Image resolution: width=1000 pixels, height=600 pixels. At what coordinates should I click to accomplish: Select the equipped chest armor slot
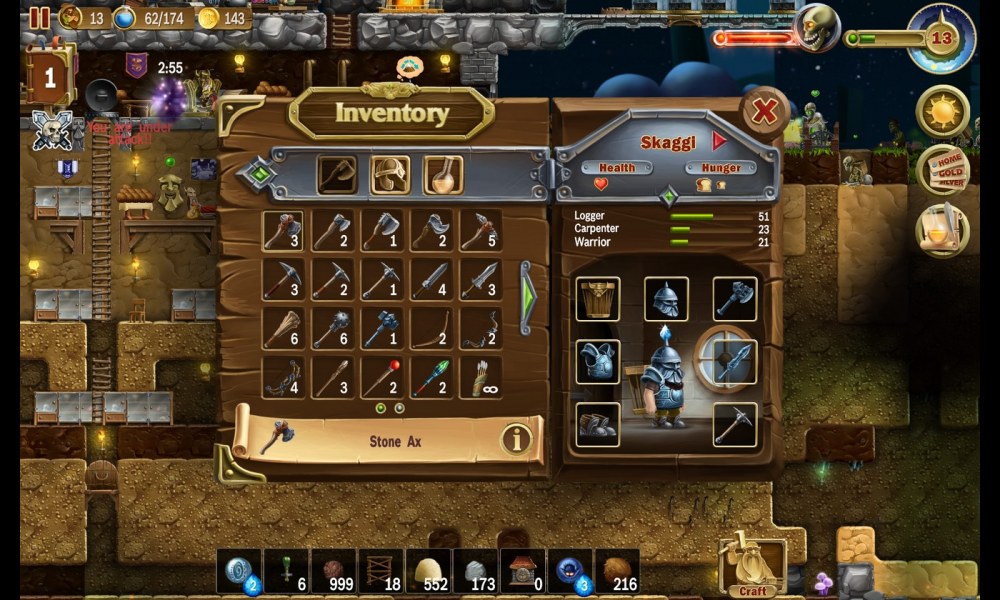[598, 361]
